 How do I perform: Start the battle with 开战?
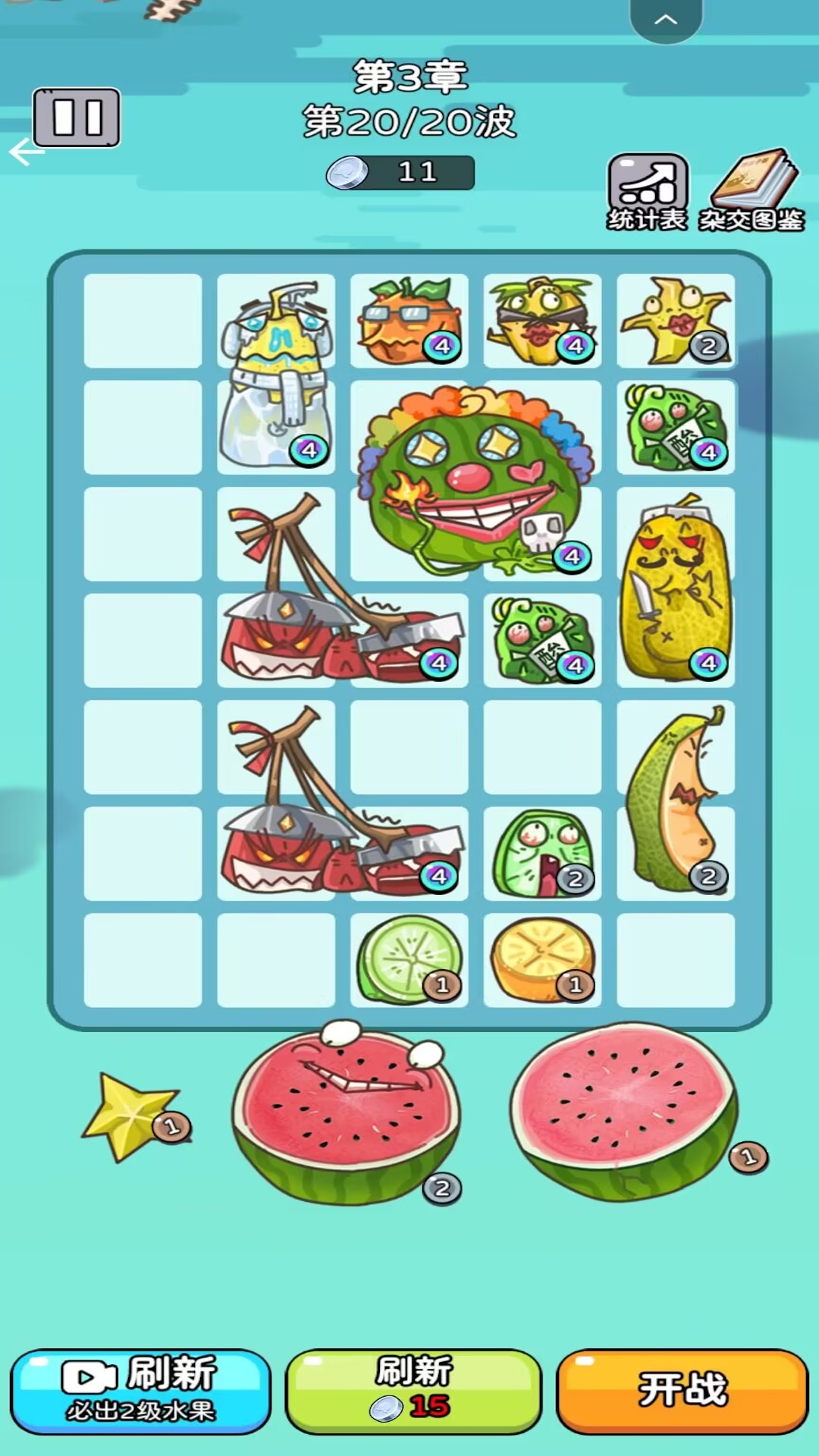[x=682, y=1390]
